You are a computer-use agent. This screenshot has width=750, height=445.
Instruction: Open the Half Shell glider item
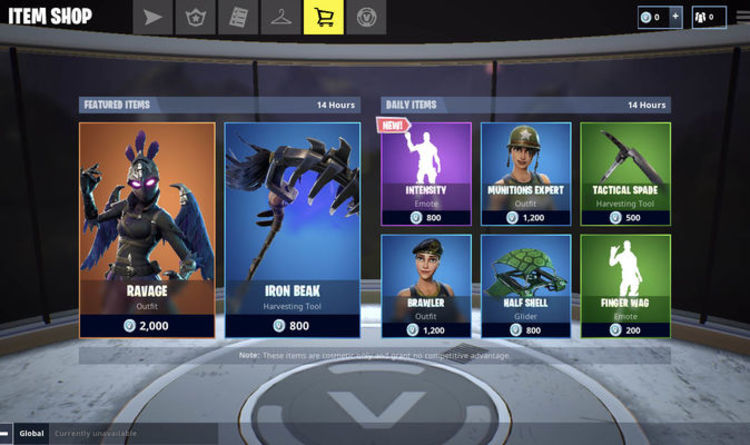tap(526, 286)
